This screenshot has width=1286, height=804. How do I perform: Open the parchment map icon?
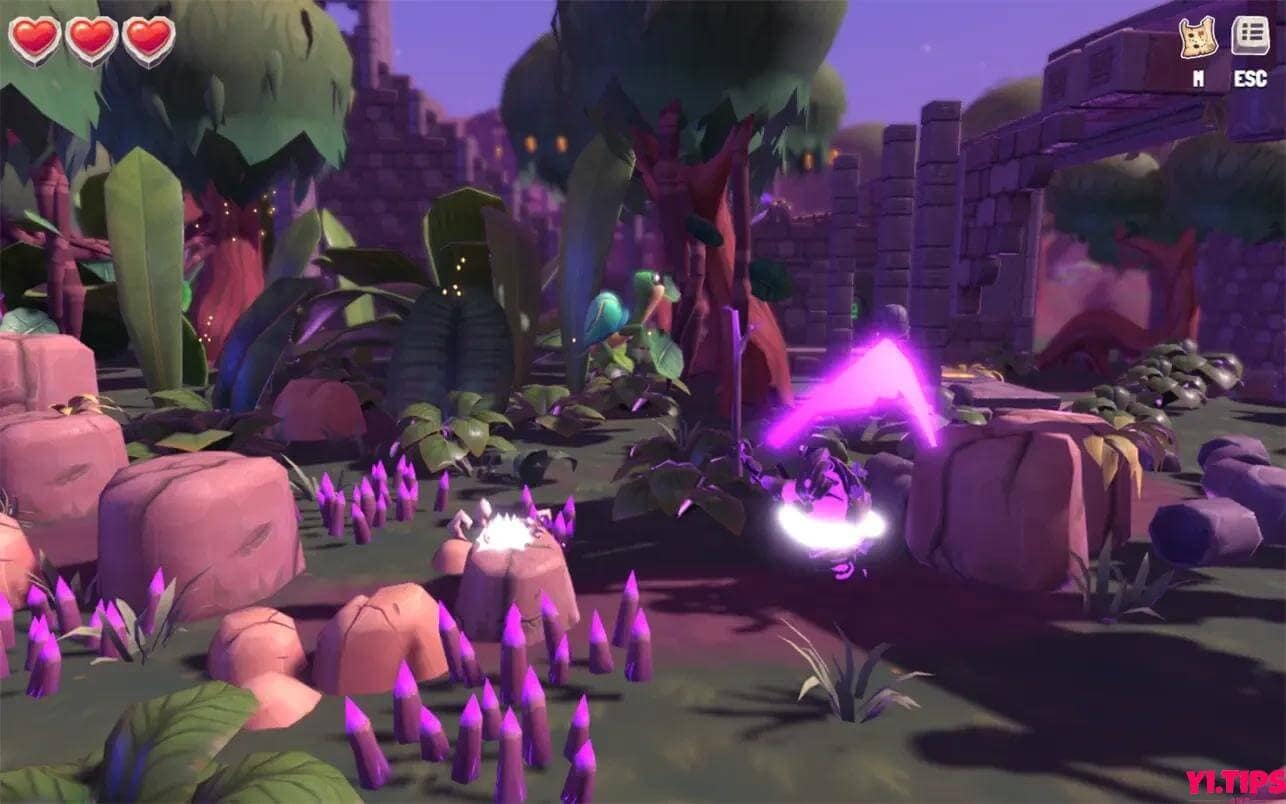(x=1197, y=38)
